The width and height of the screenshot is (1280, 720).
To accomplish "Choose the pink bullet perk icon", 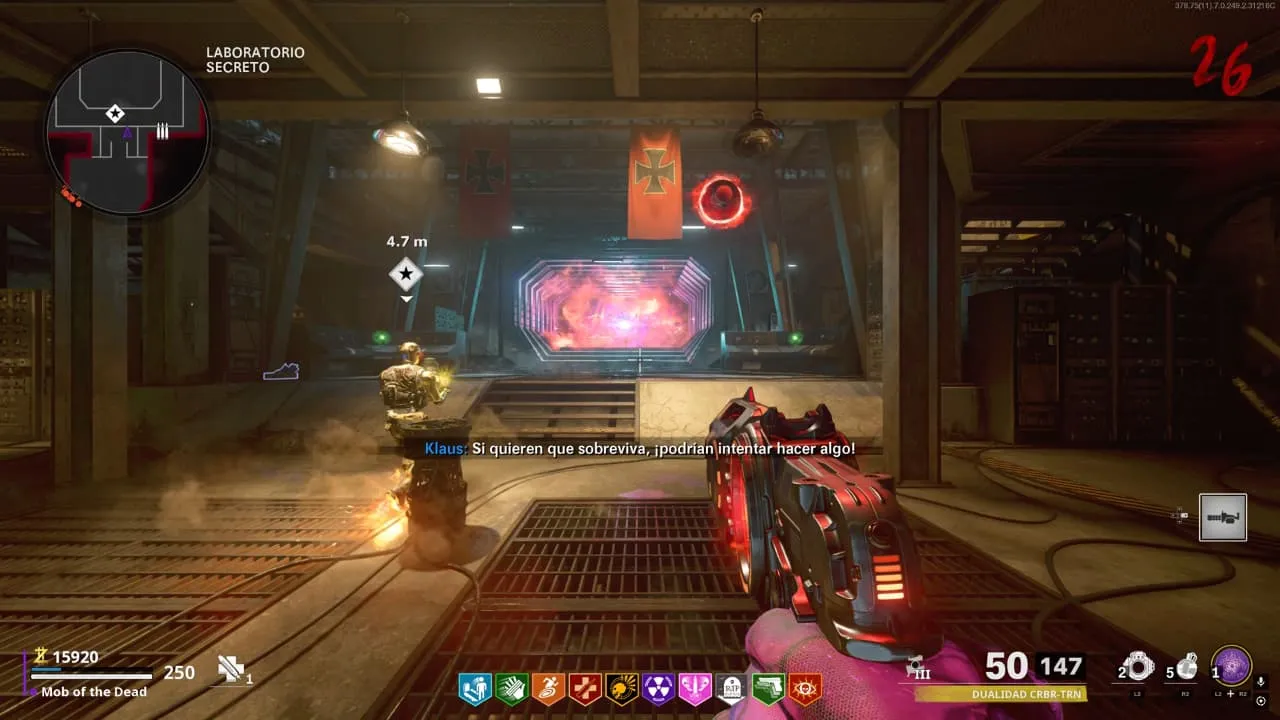I will pyautogui.click(x=695, y=689).
